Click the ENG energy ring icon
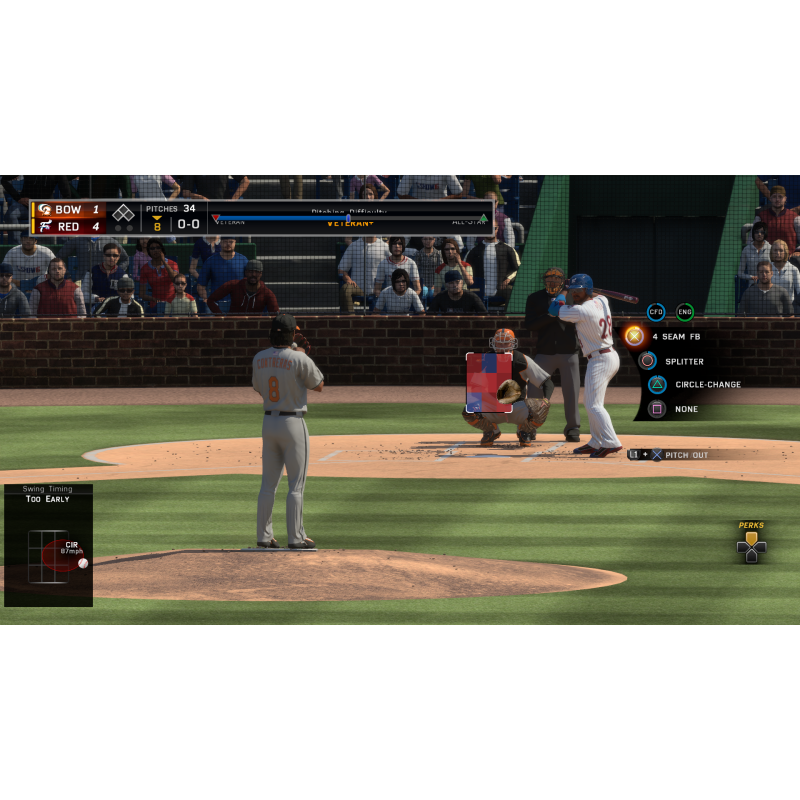Image resolution: width=800 pixels, height=800 pixels. tap(685, 312)
